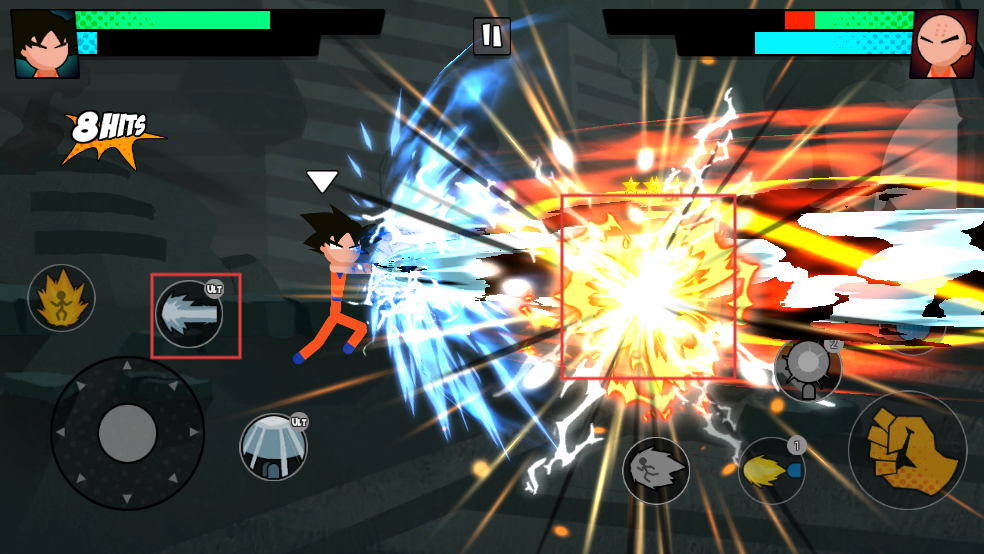984x554 pixels.
Task: Activate the golden aura power-up transformation
Action: 61,298
